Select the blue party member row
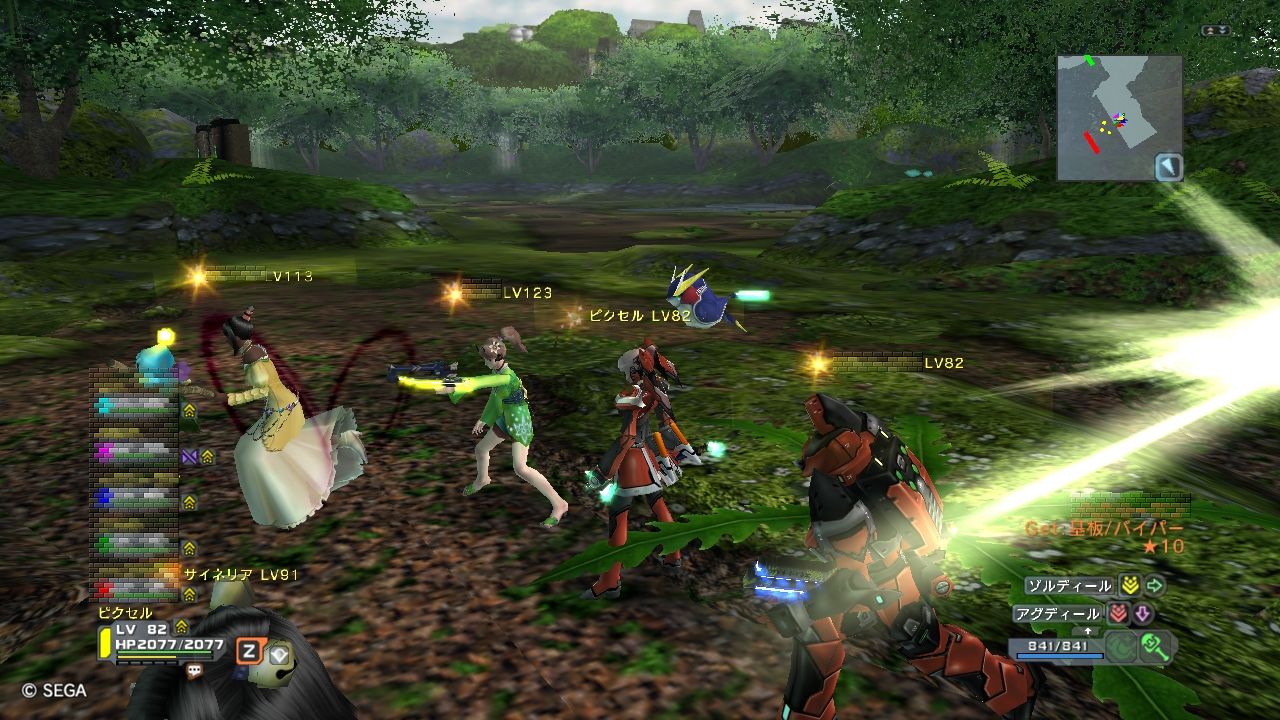The width and height of the screenshot is (1280, 720). click(x=135, y=496)
